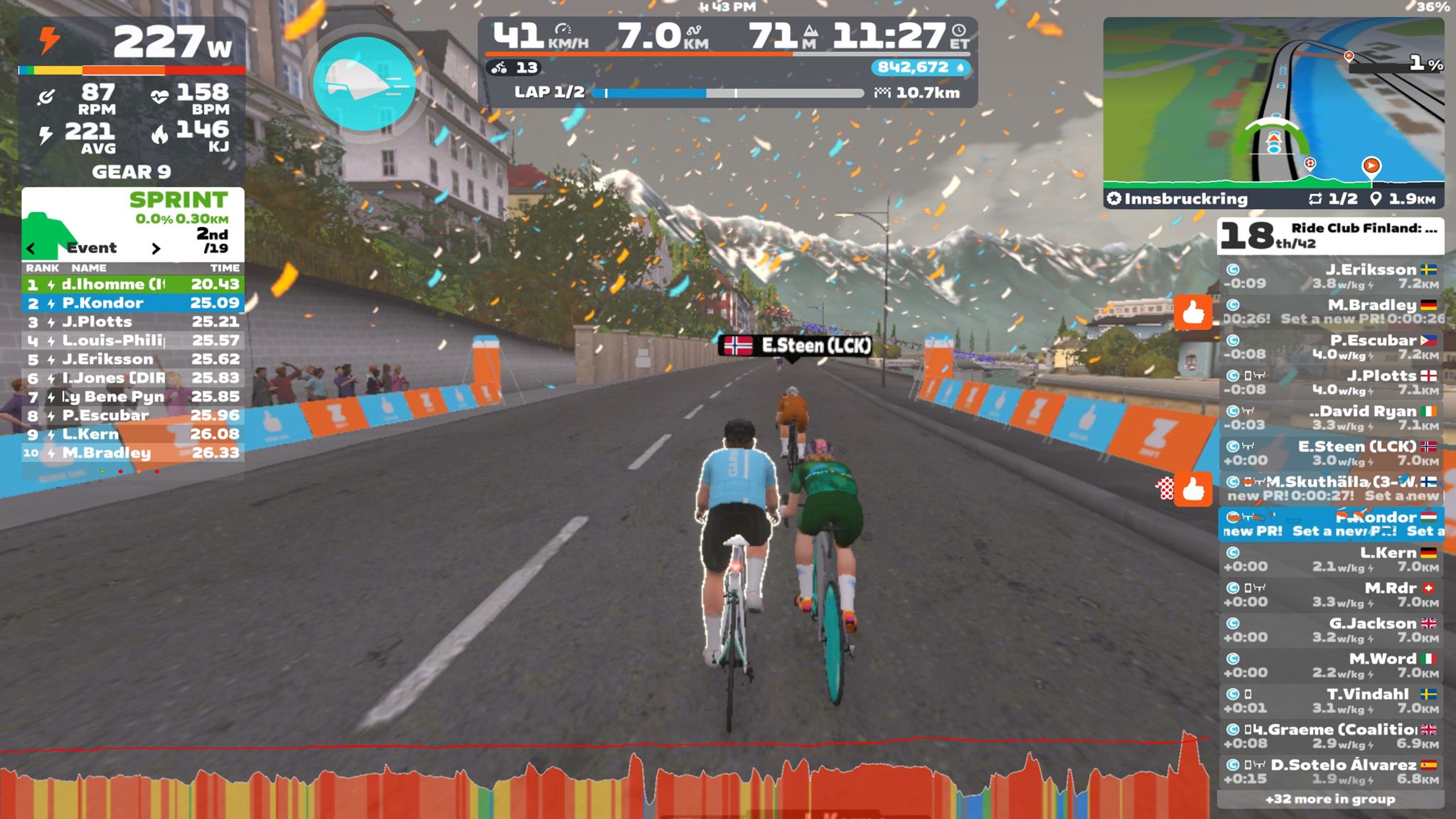Select David Ryan in the nearby riders list
This screenshot has height=819, width=1456.
pos(1330,418)
